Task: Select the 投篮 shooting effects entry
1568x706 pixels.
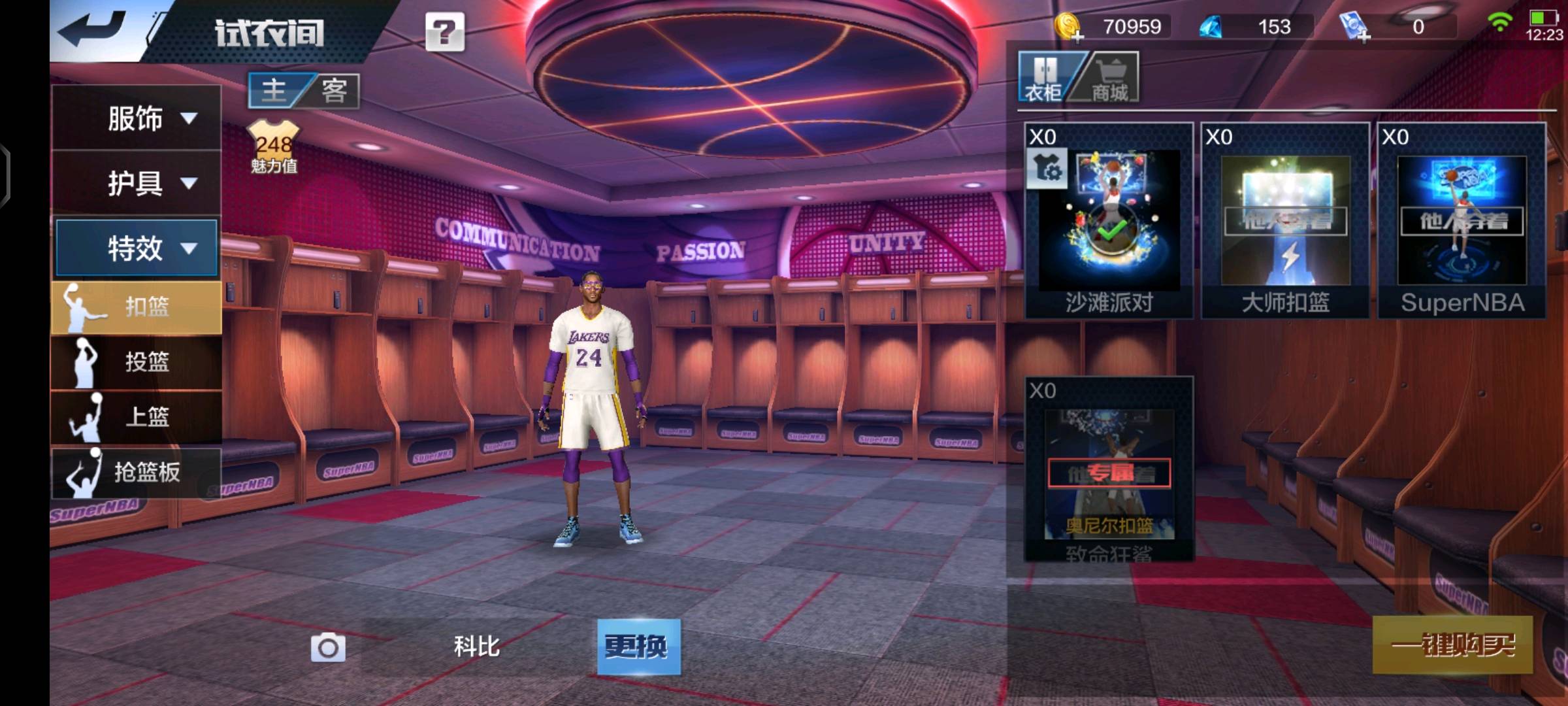Action: pyautogui.click(x=136, y=361)
